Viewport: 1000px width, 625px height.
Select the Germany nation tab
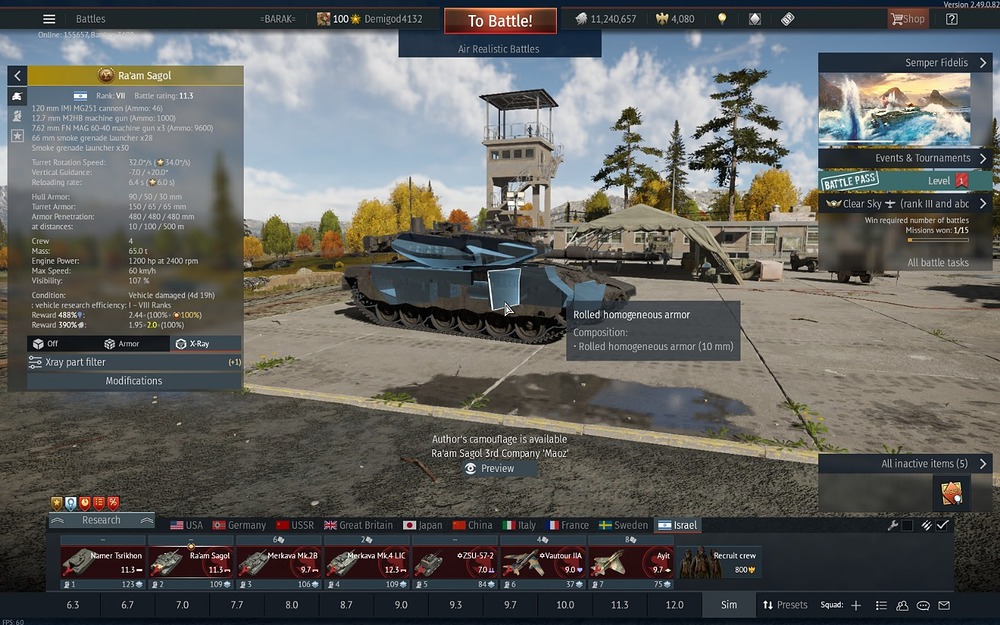(239, 525)
